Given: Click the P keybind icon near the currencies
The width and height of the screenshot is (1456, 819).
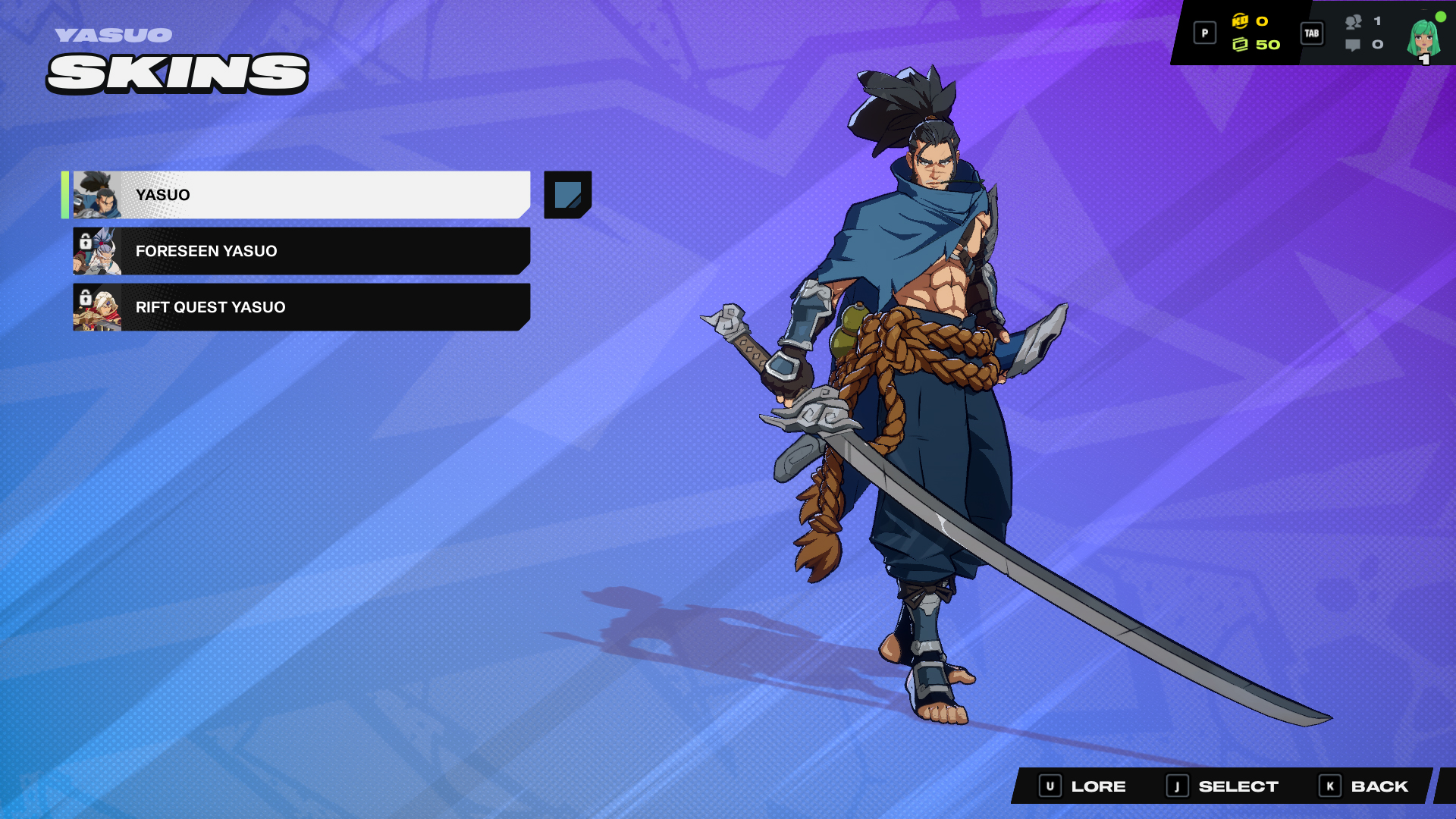Looking at the screenshot, I should click(1205, 33).
